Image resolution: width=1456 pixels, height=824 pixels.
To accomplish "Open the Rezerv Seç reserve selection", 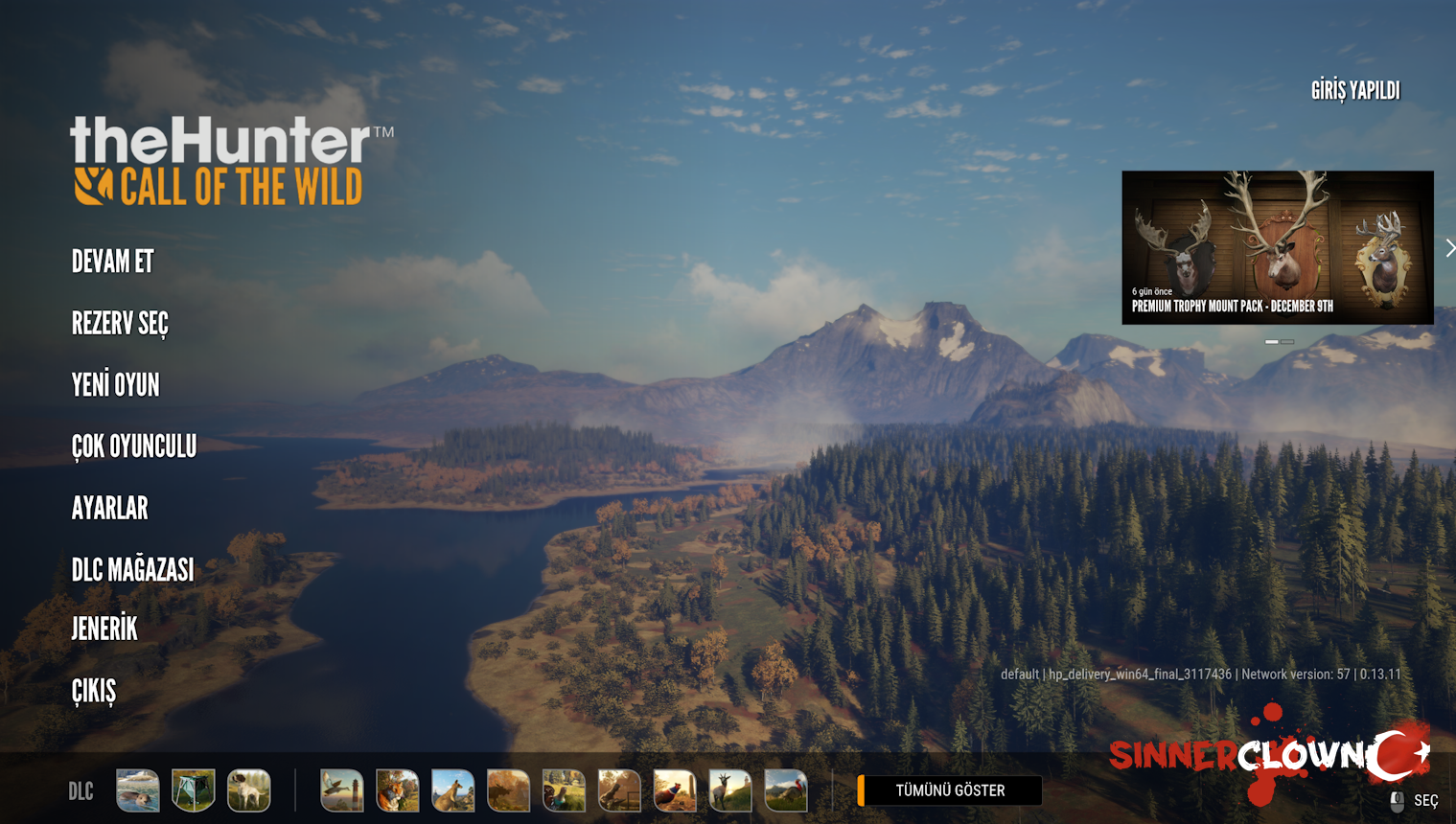I will [x=120, y=324].
